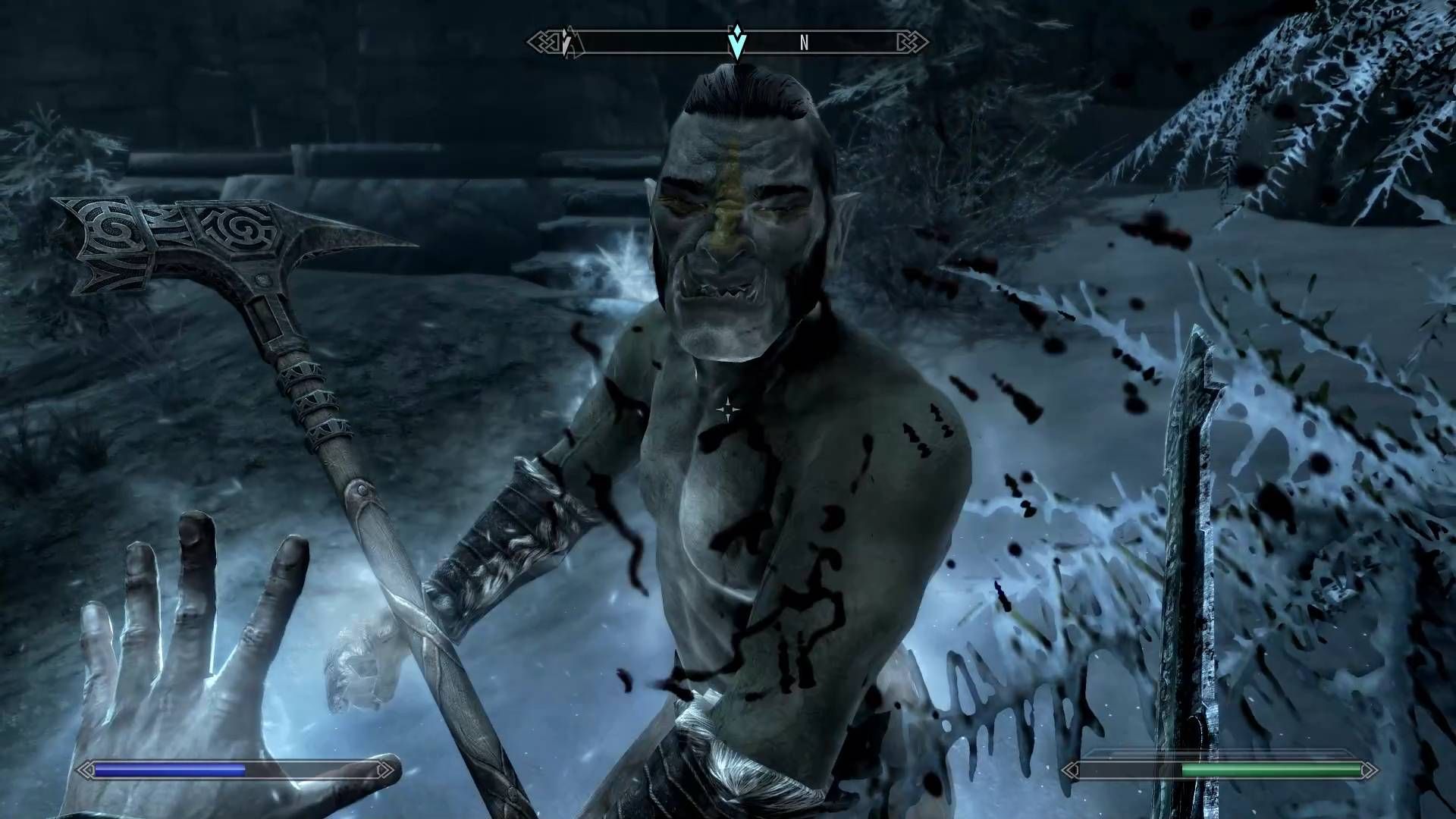
Task: Click the left knotwork end cap of the compass
Action: [x=541, y=42]
